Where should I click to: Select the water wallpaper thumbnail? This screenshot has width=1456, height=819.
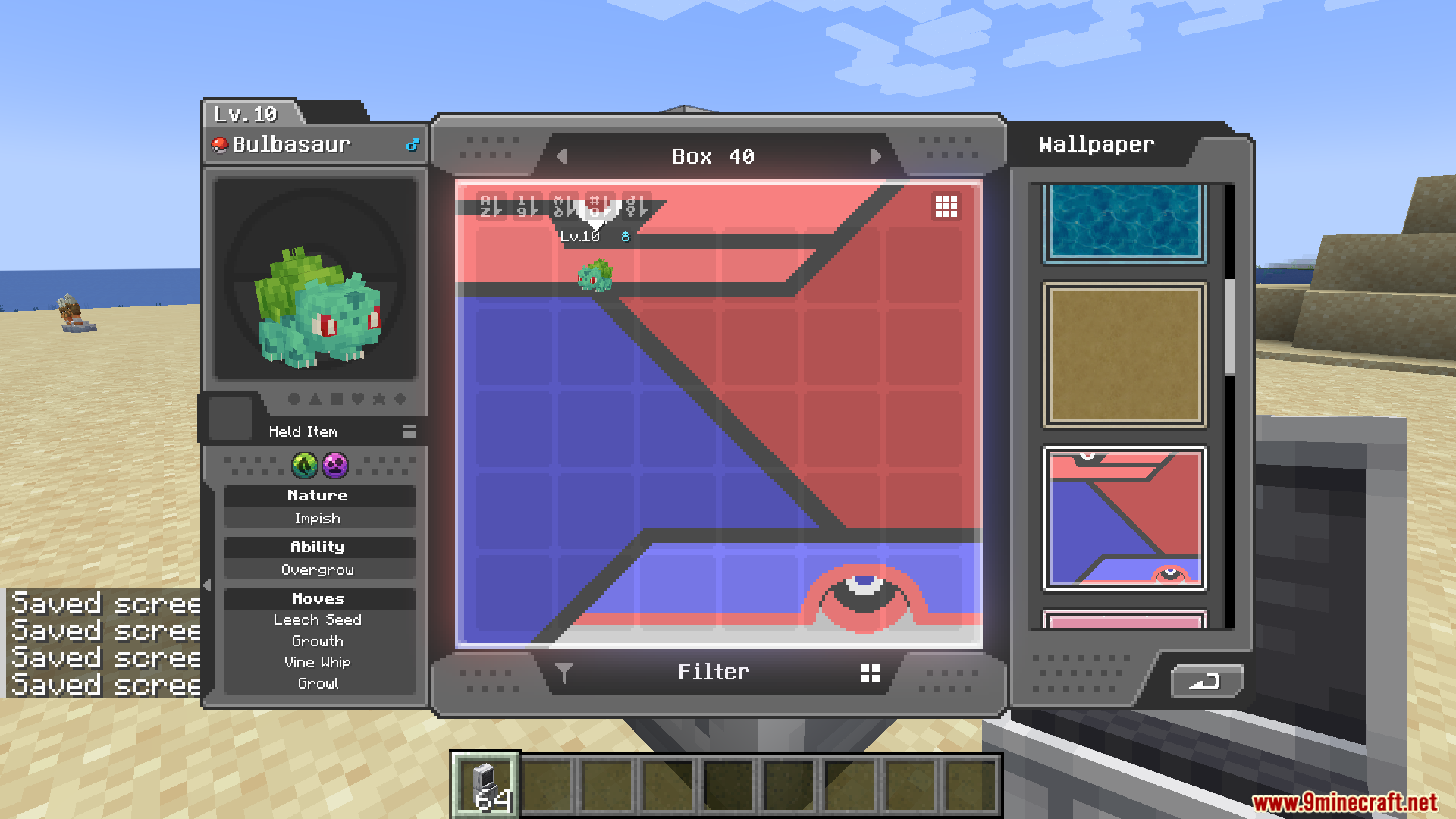pyautogui.click(x=1125, y=222)
